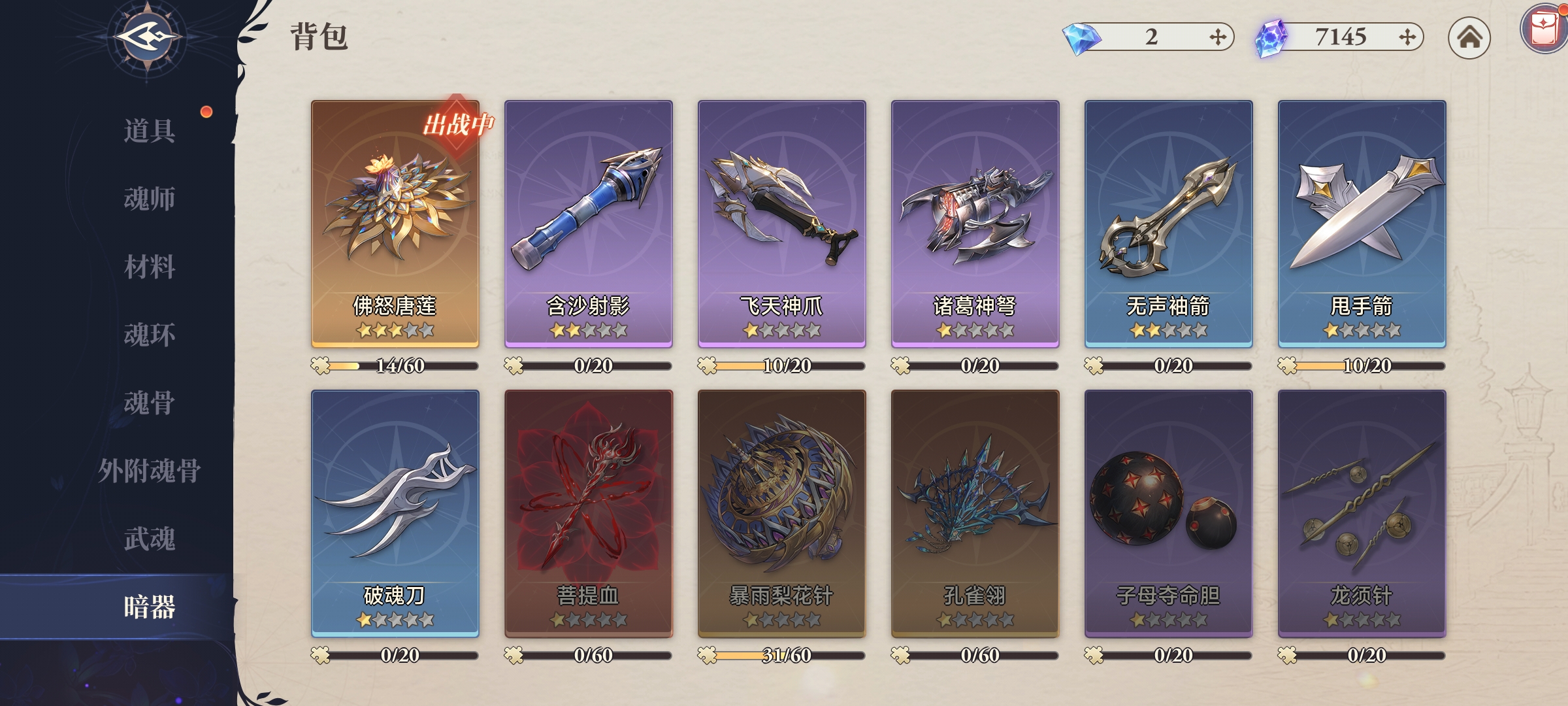The width and height of the screenshot is (1568, 706).
Task: Open the 外附魂骨 tab
Action: [150, 471]
